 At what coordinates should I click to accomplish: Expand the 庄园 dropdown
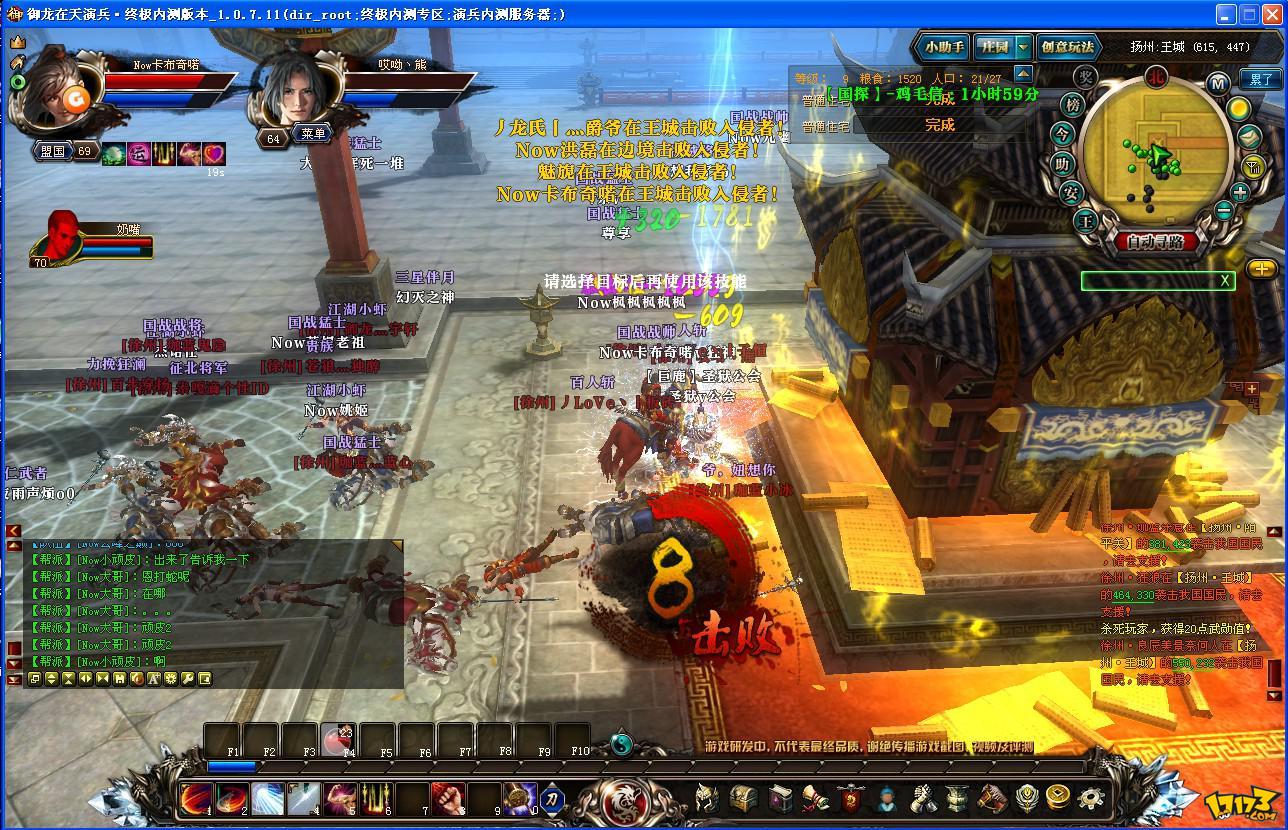(1023, 47)
